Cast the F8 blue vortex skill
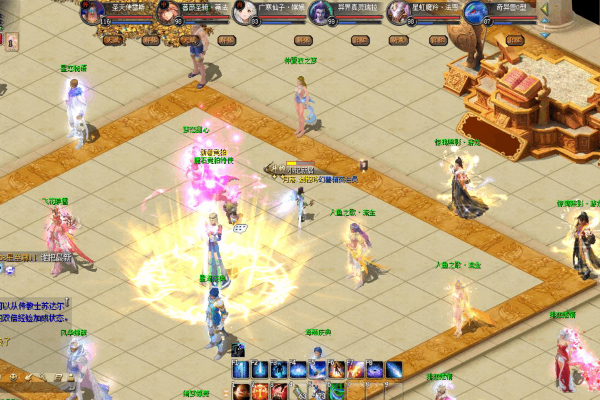Screen dimensions: 600x400 [x=375, y=370]
